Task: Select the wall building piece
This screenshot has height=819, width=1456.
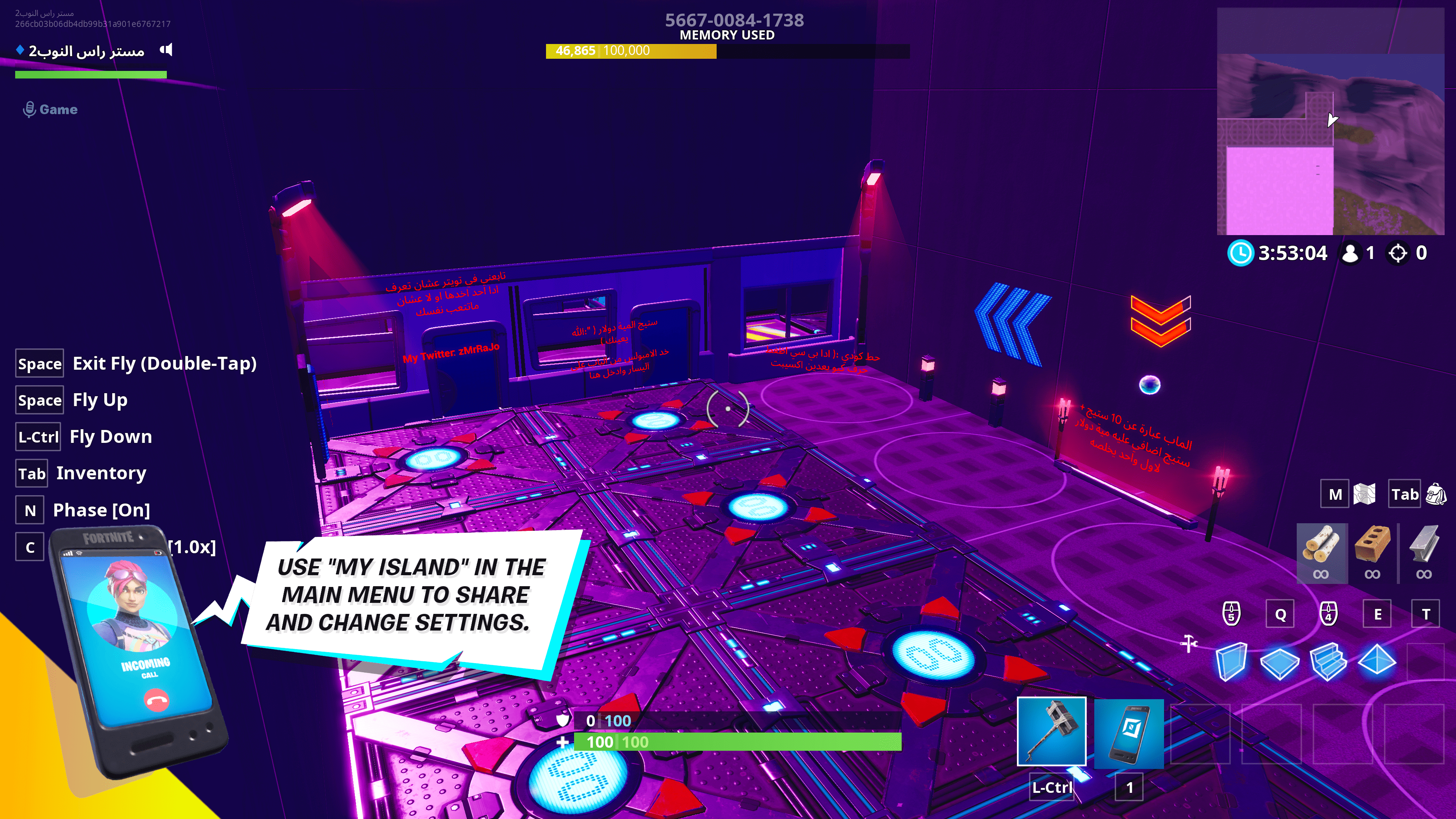Action: point(1231,661)
